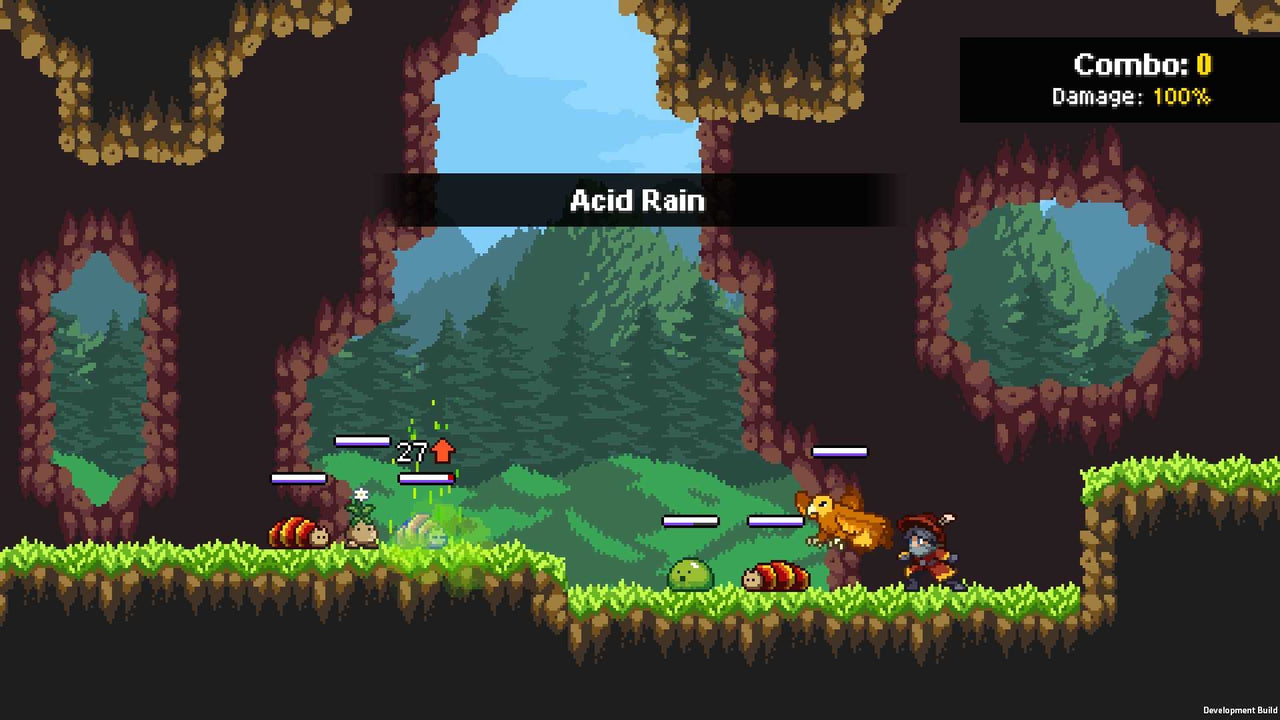Click the caterpillar's health bar above the slime
This screenshot has width=1280, height=720.
click(x=778, y=519)
